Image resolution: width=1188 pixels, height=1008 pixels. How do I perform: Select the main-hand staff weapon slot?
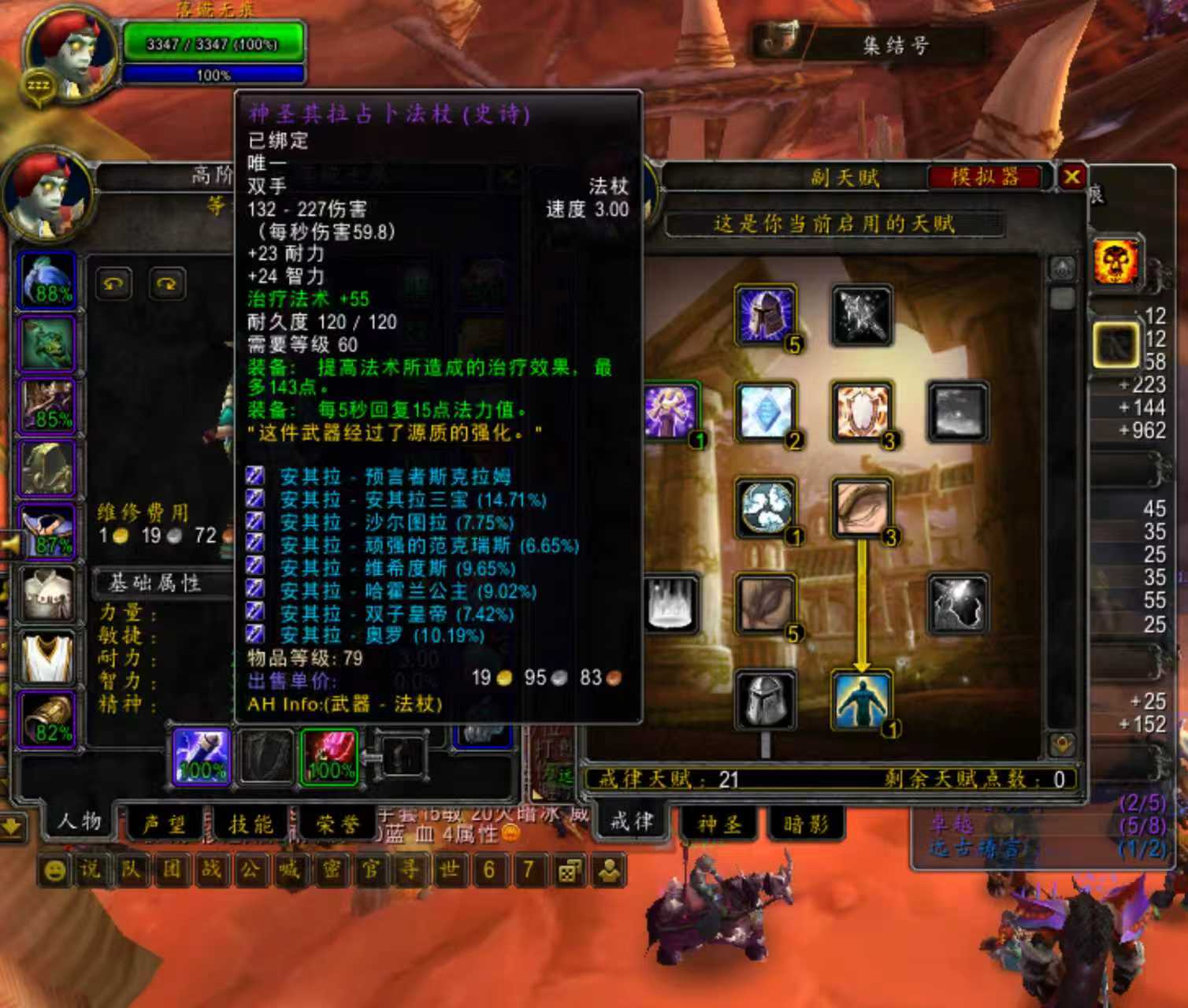pyautogui.click(x=202, y=757)
